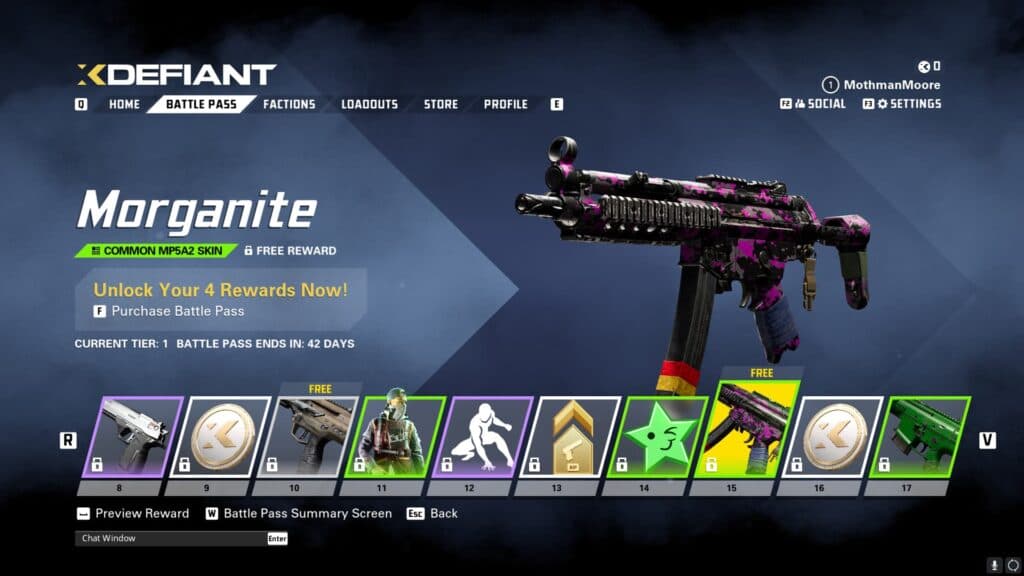Open the Profile tab

click(506, 104)
